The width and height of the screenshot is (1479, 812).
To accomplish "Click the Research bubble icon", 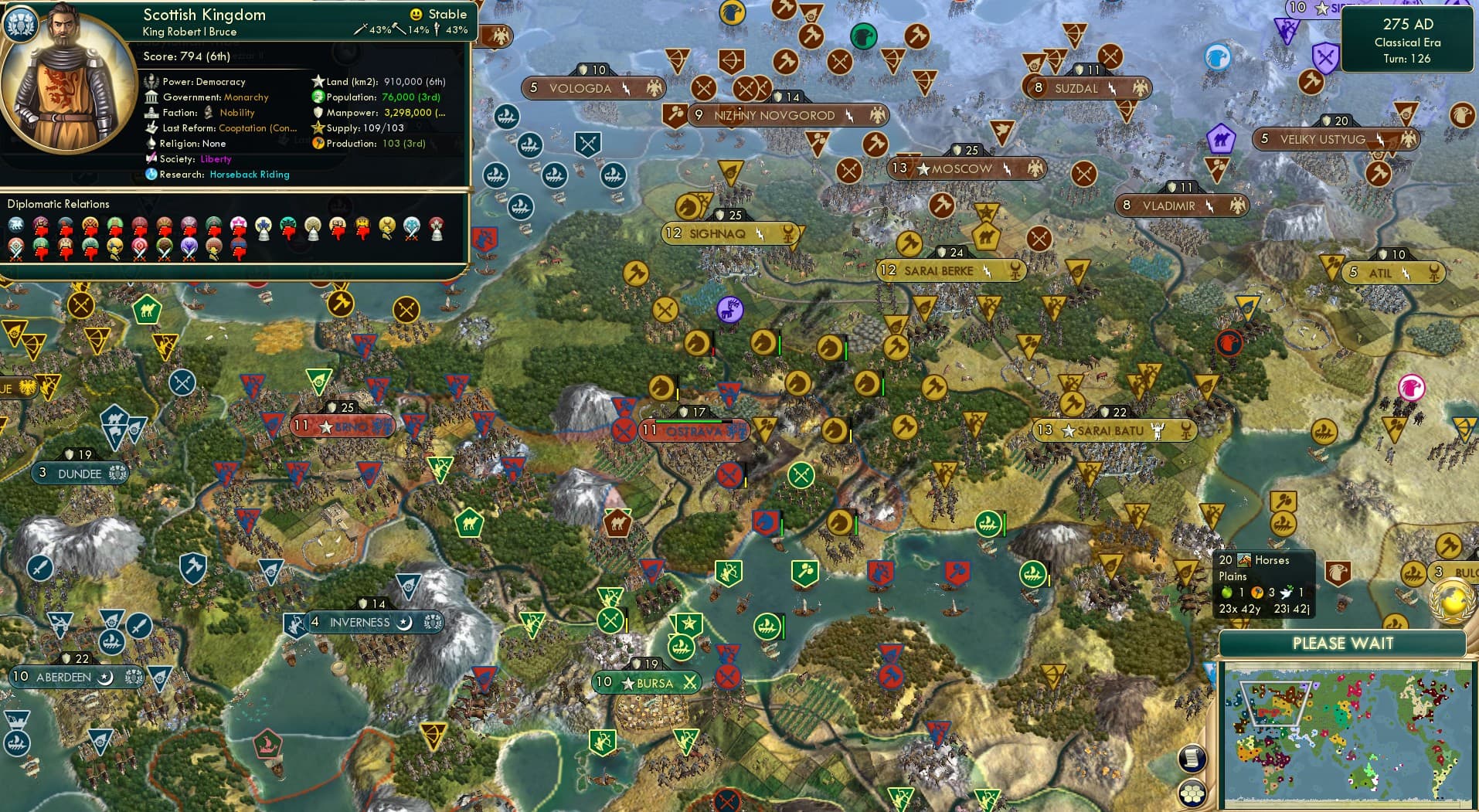I will 152,175.
